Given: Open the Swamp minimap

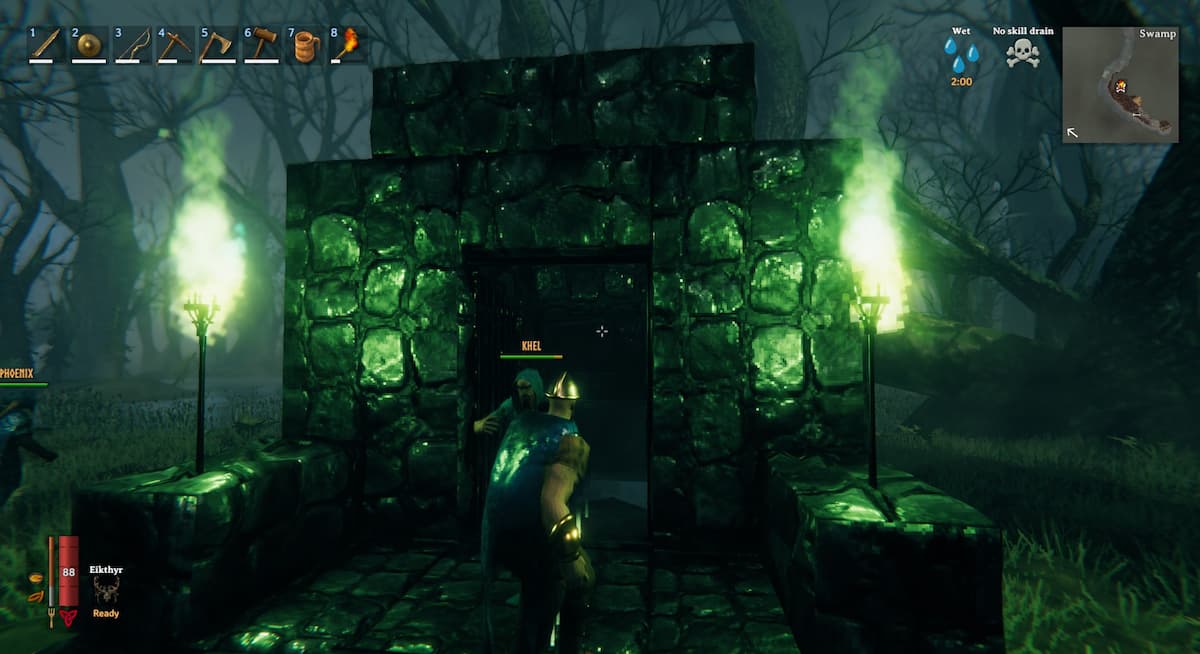Looking at the screenshot, I should [x=1120, y=85].
